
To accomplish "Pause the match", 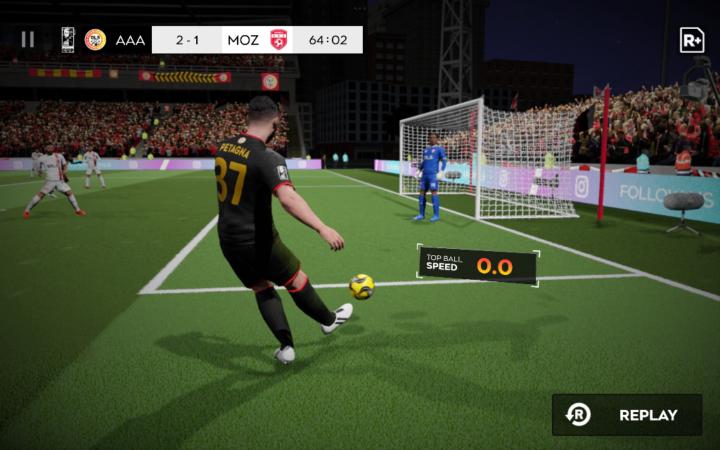I will [x=28, y=40].
